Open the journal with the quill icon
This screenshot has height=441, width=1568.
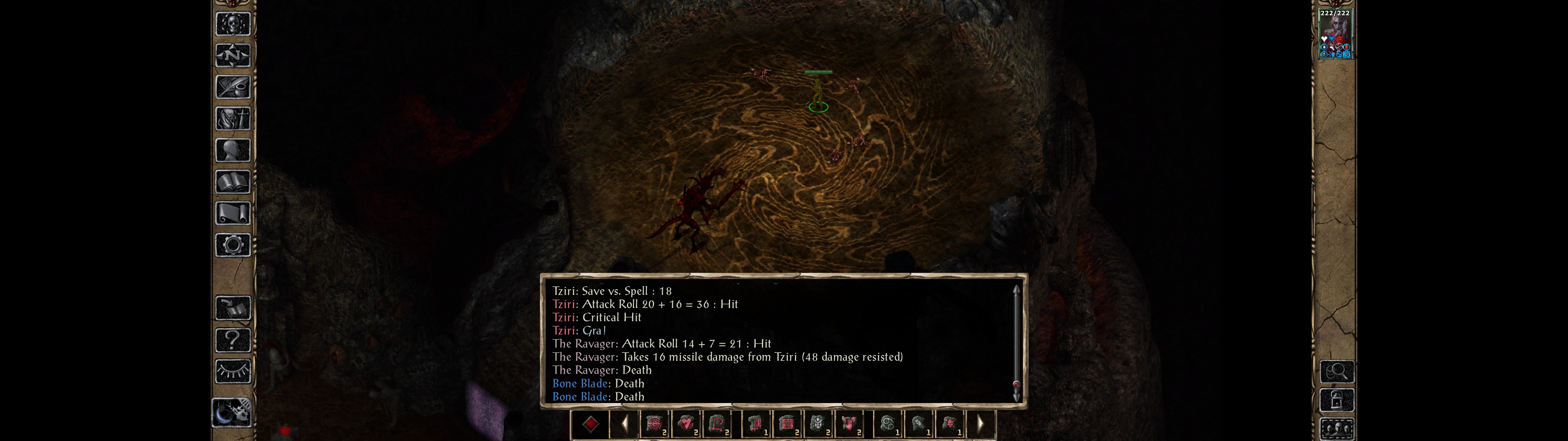(x=232, y=87)
